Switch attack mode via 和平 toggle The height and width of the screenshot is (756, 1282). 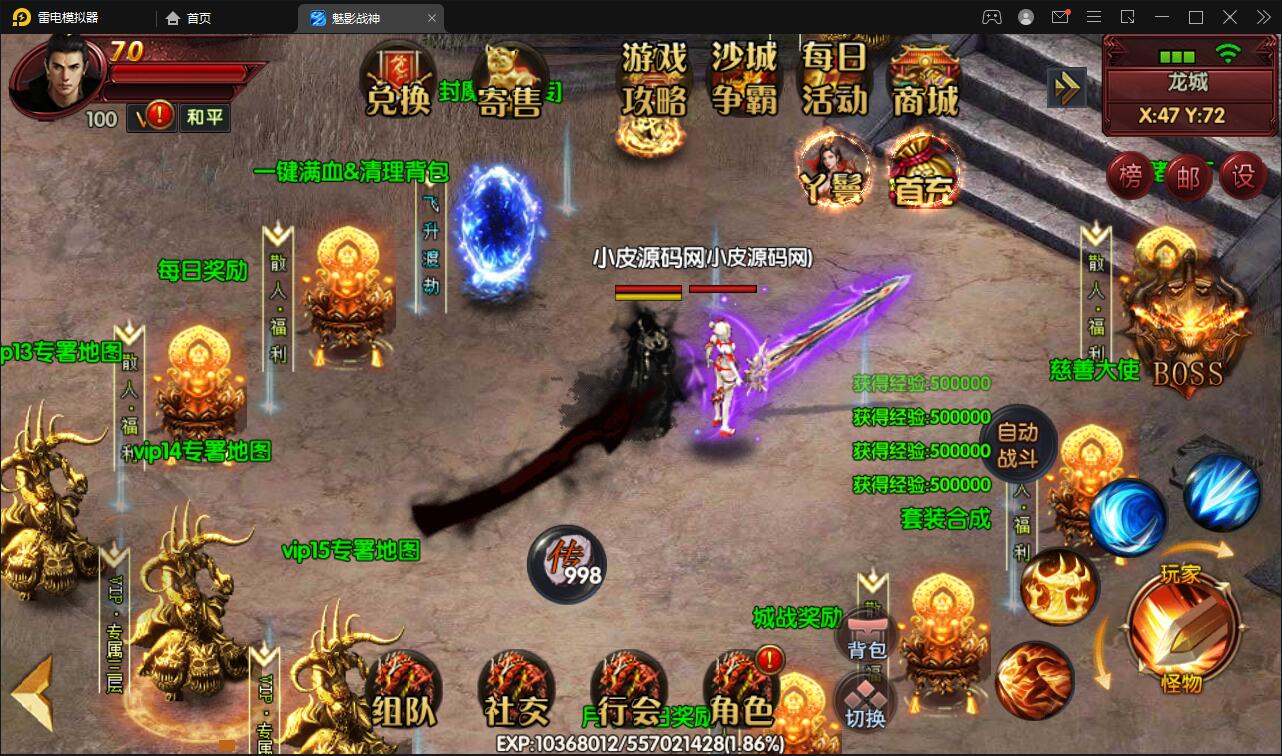(205, 117)
